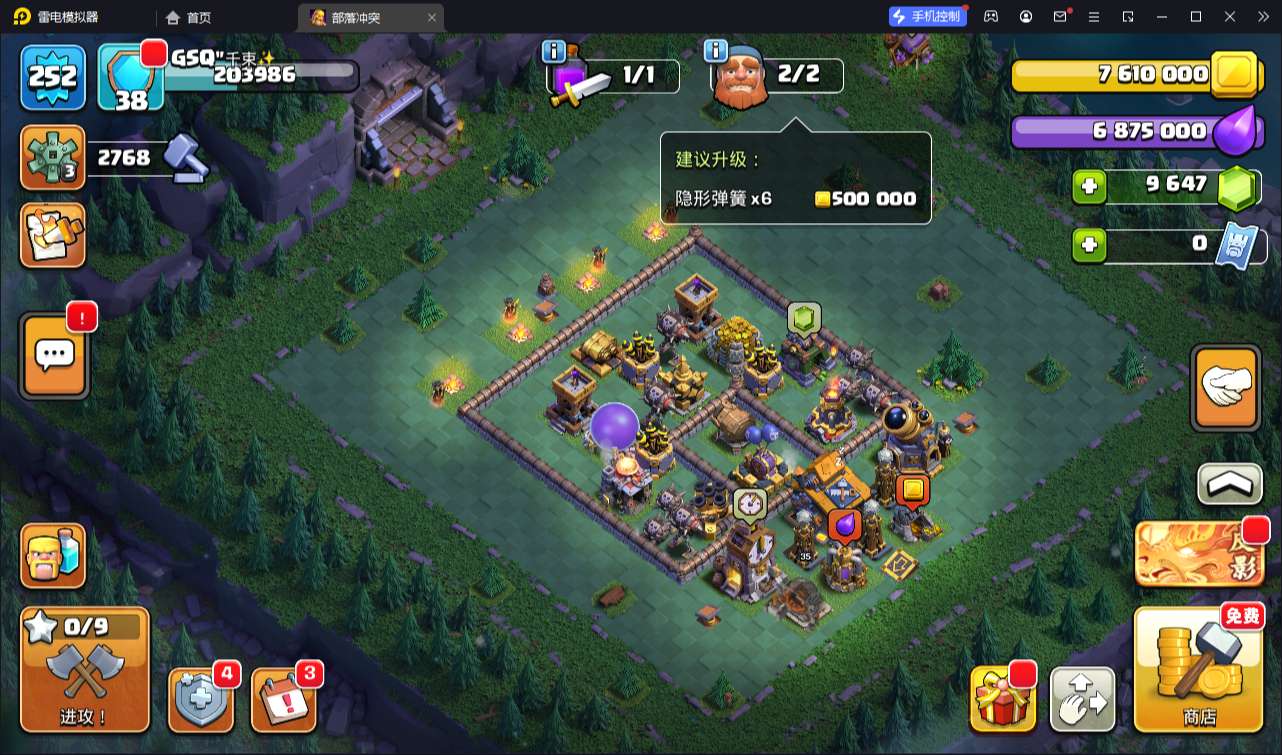1282x755 pixels.
Task: Open the chat speech-bubble panel
Action: point(54,355)
